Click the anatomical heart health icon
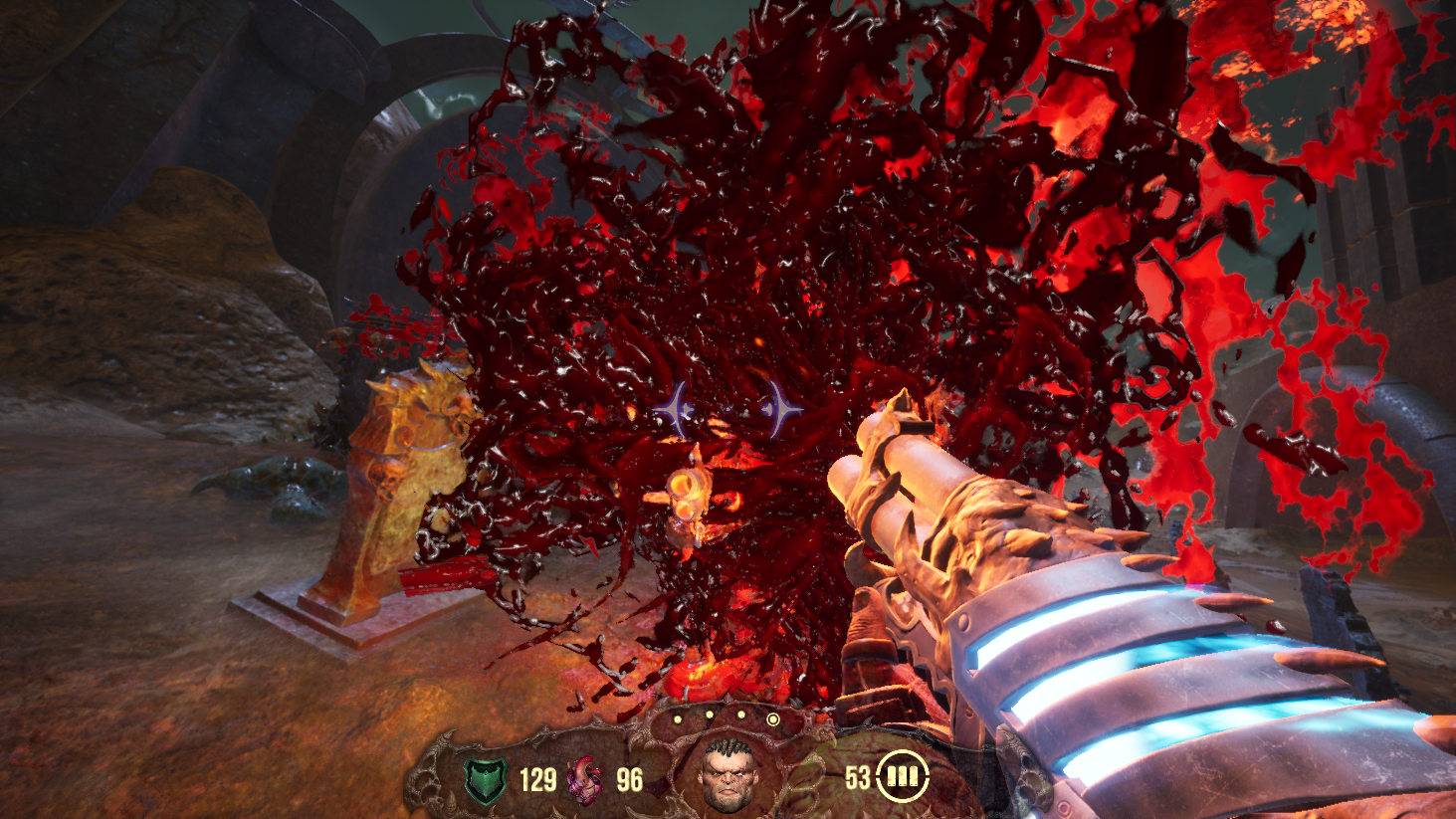 [x=584, y=779]
